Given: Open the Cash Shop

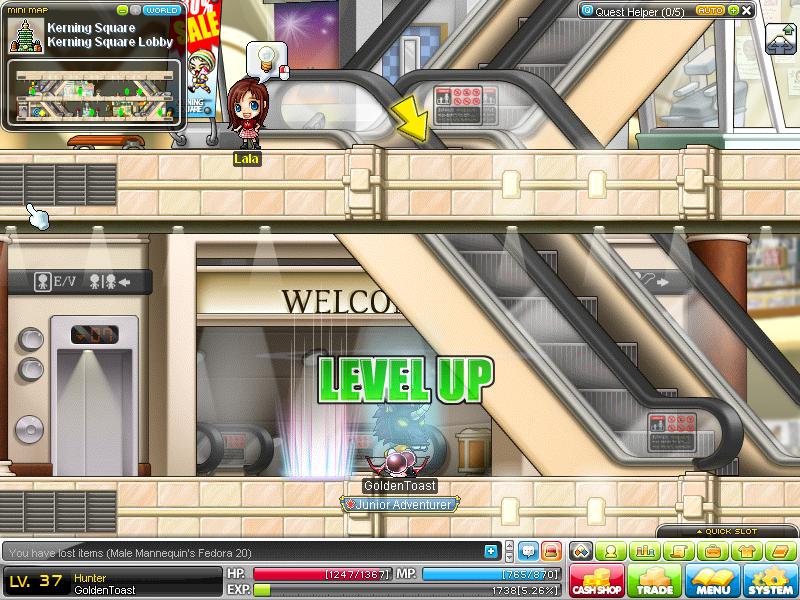Looking at the screenshot, I should [x=598, y=581].
